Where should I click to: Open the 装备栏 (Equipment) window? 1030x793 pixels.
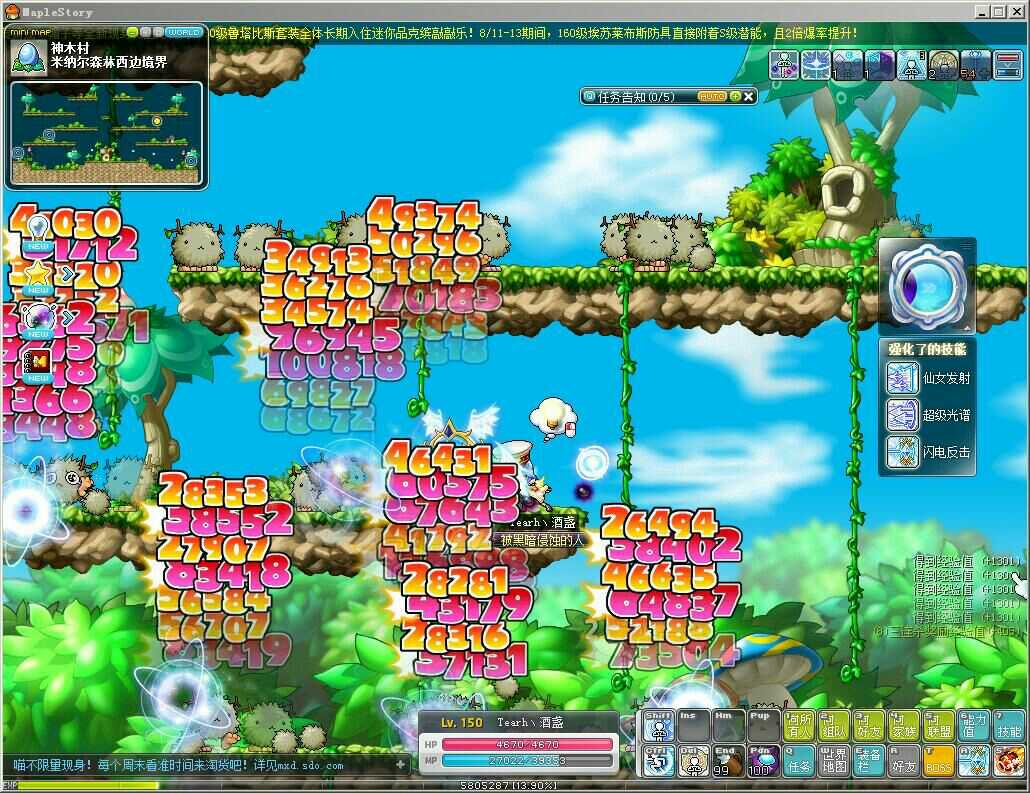click(x=868, y=761)
